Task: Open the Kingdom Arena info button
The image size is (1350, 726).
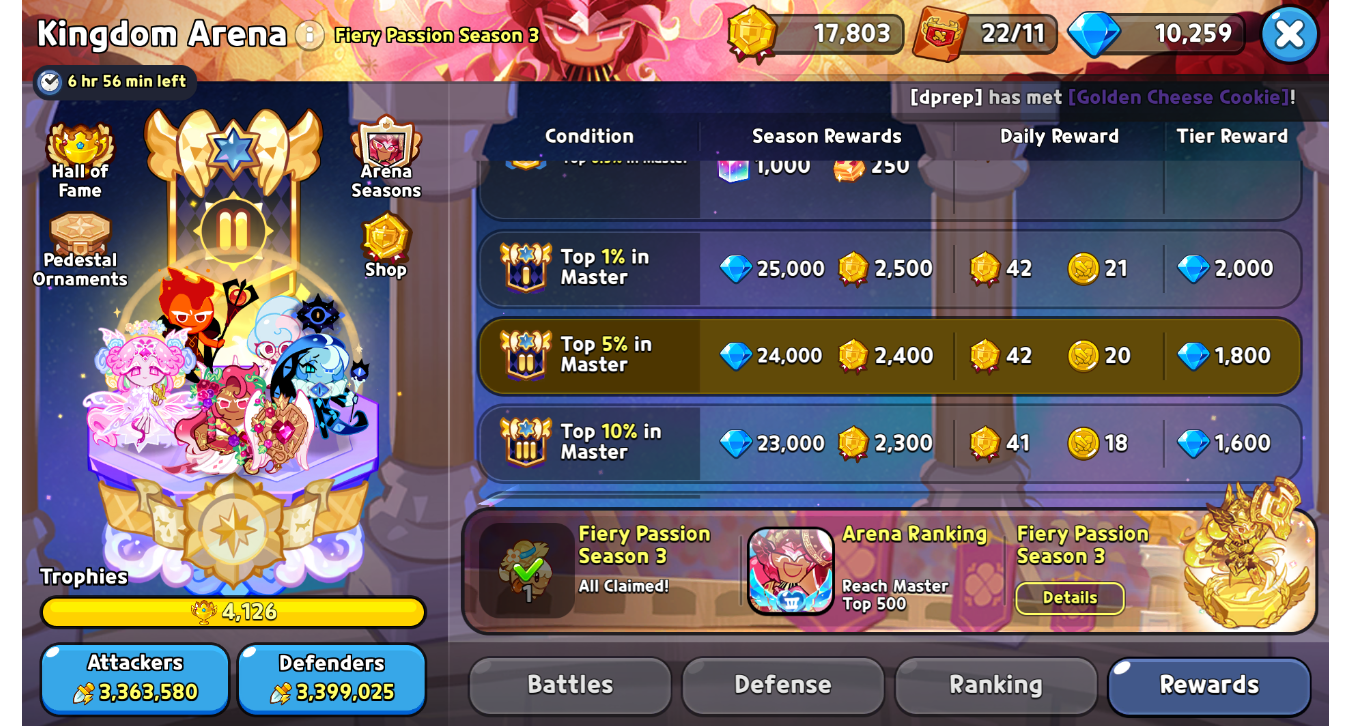Action: point(310,35)
